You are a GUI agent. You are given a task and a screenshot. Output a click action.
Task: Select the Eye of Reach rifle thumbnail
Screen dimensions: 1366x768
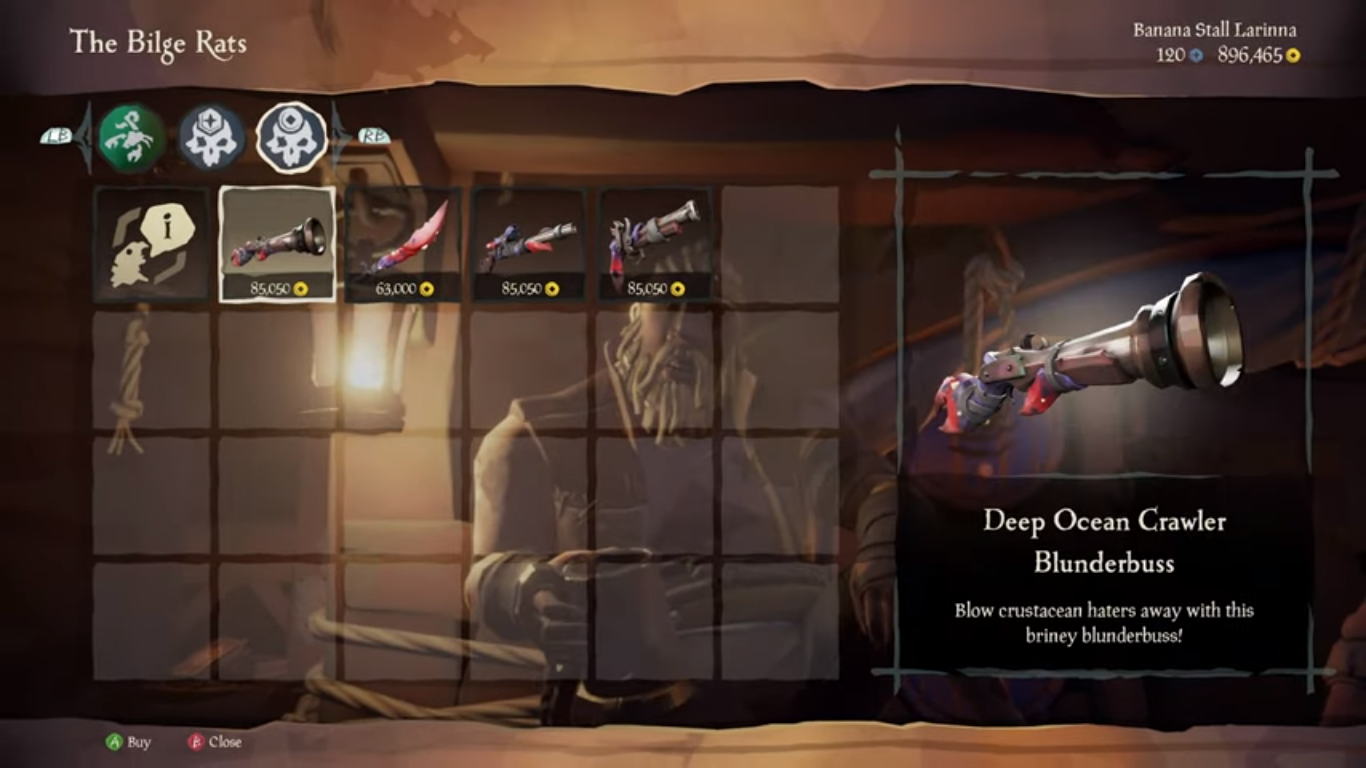[656, 240]
